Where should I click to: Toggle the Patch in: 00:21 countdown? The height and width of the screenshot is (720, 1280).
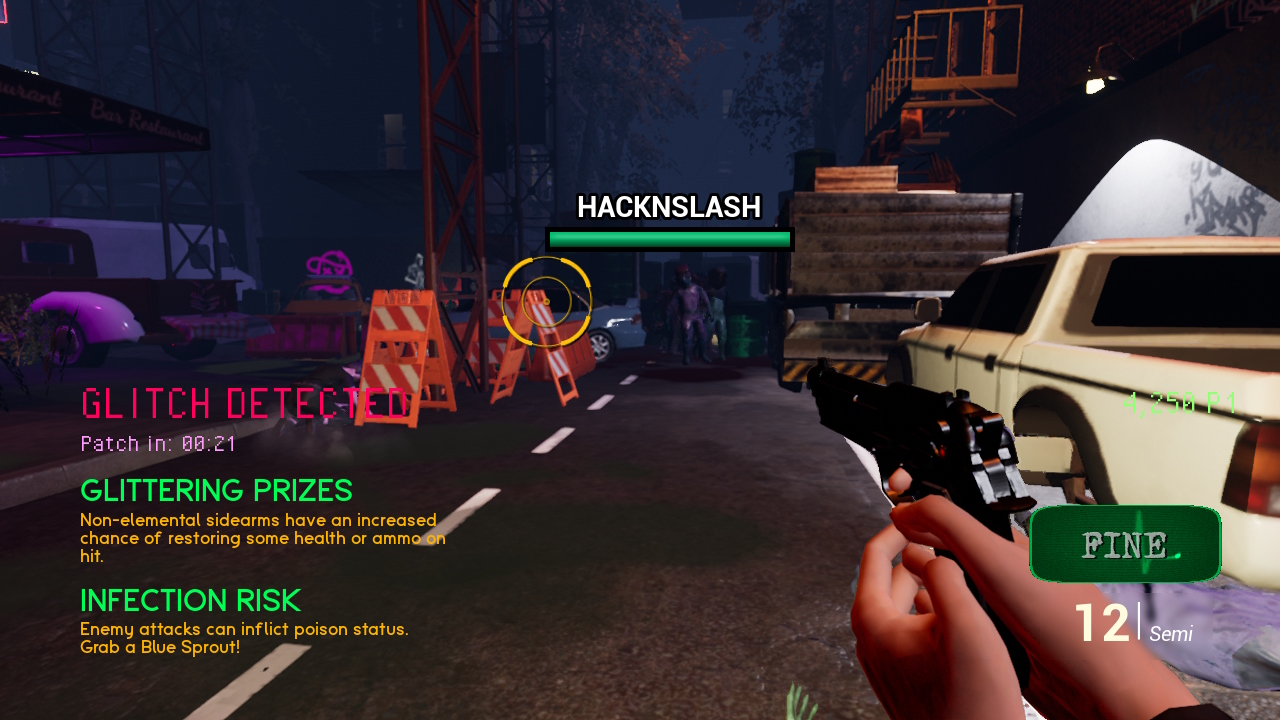click(157, 443)
